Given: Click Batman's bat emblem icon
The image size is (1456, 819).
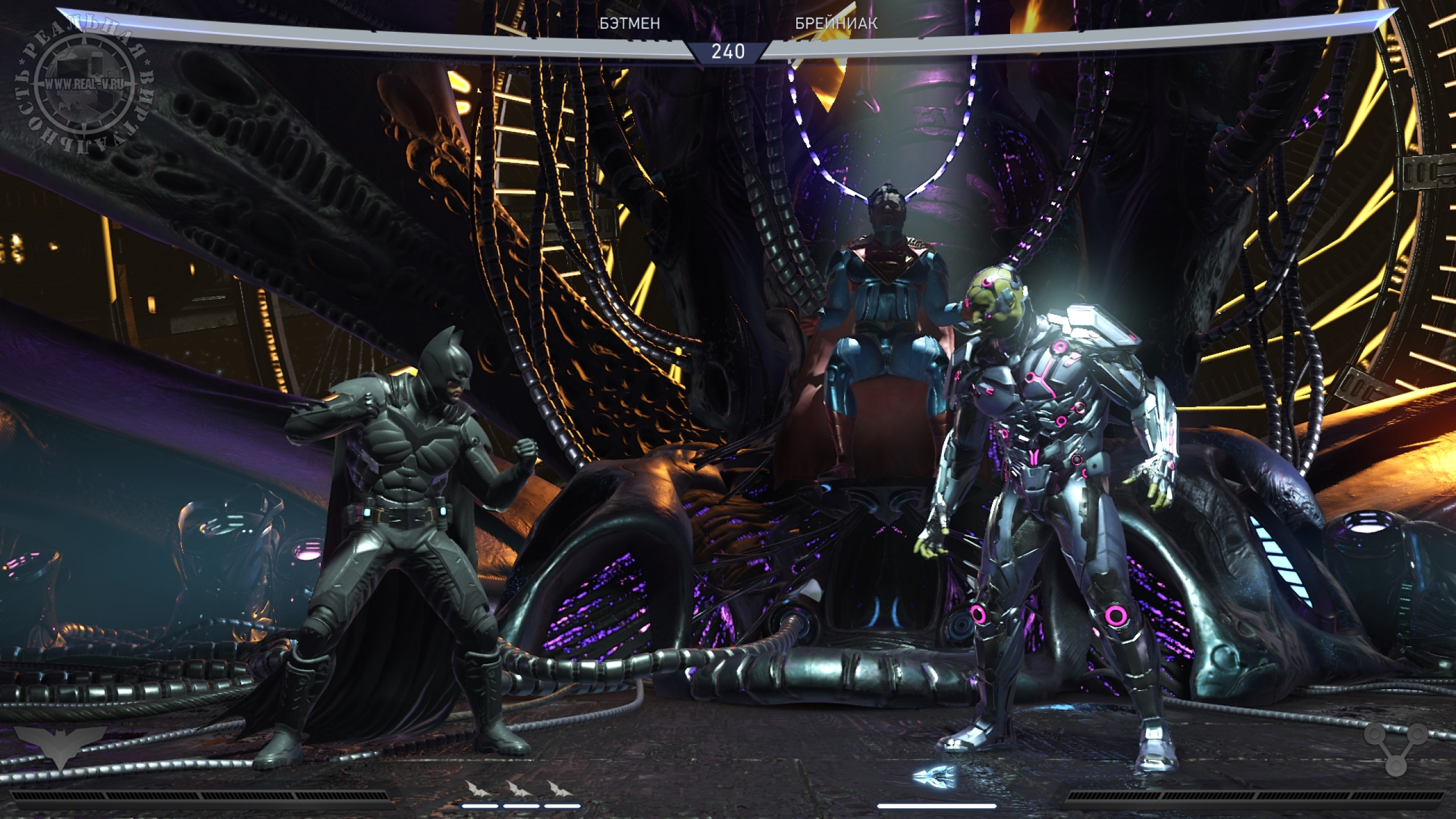Looking at the screenshot, I should point(61,749).
